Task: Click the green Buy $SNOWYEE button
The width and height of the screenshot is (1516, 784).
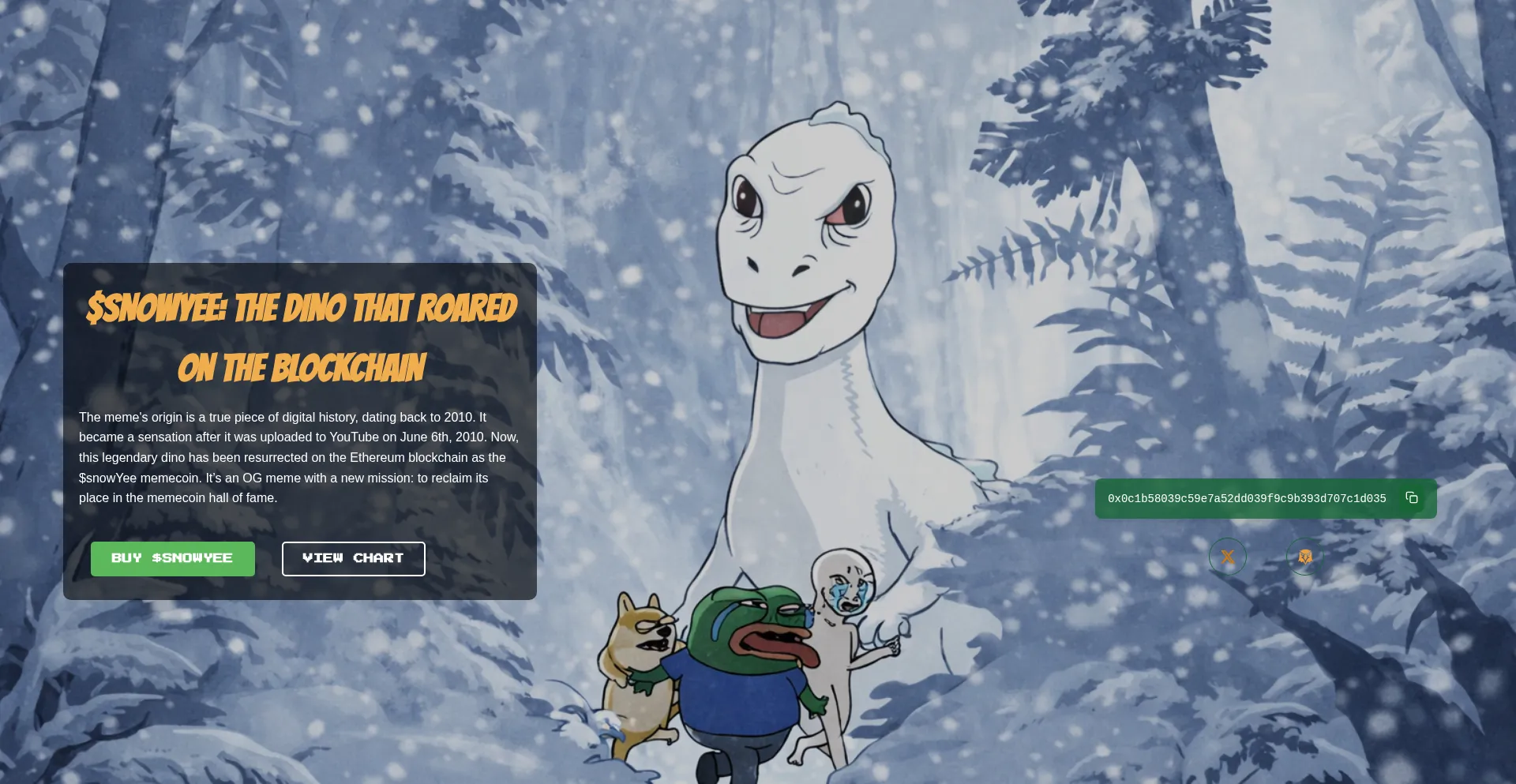Action: tap(172, 558)
